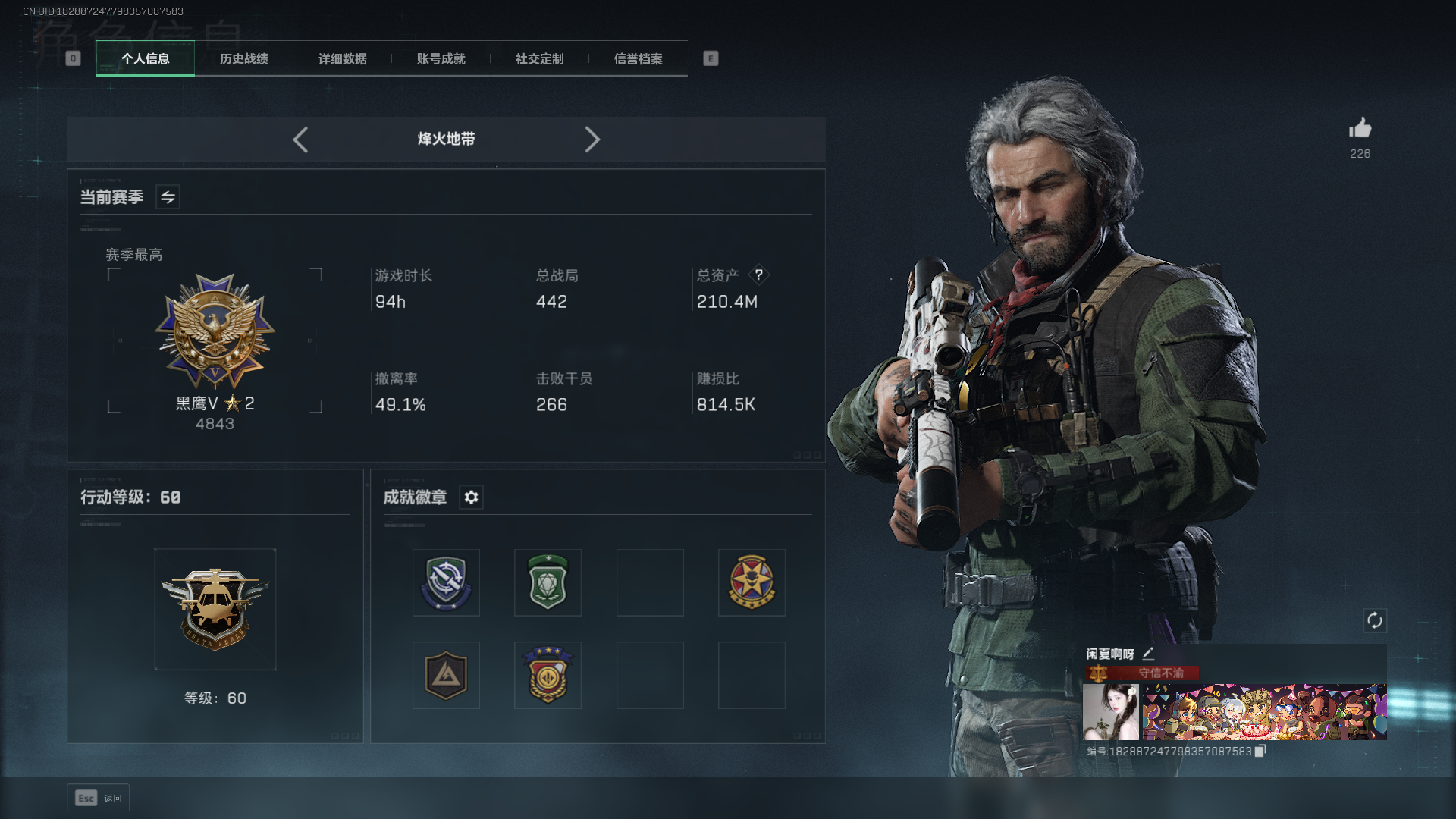Open the 详细数据 tab

(x=342, y=59)
